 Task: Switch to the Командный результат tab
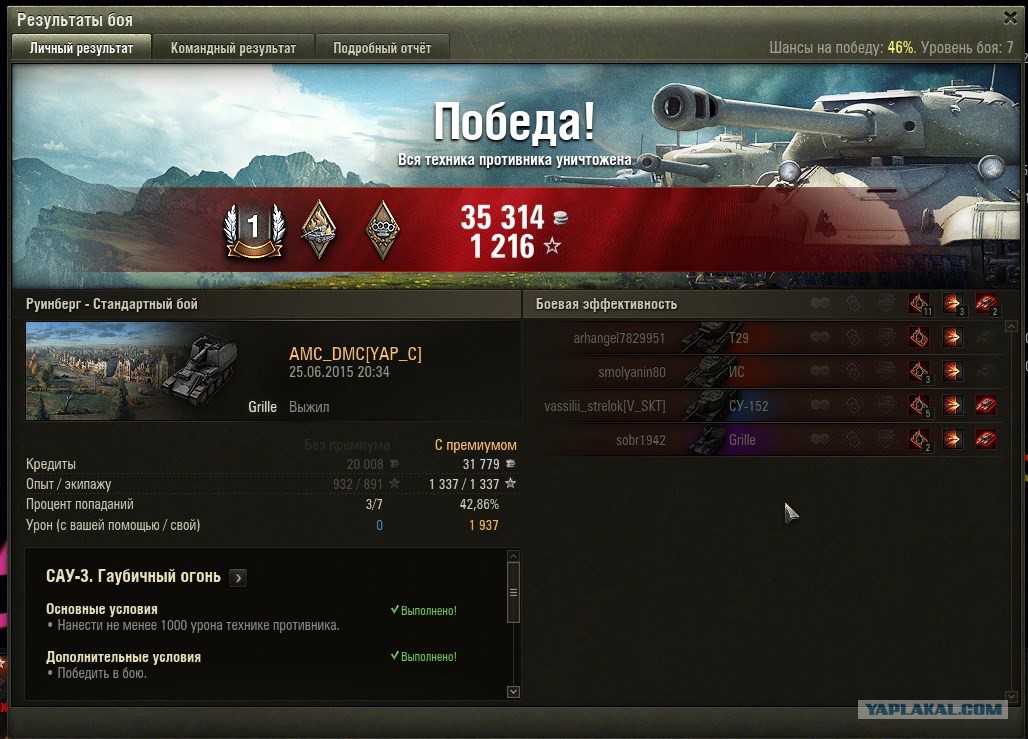[233, 48]
